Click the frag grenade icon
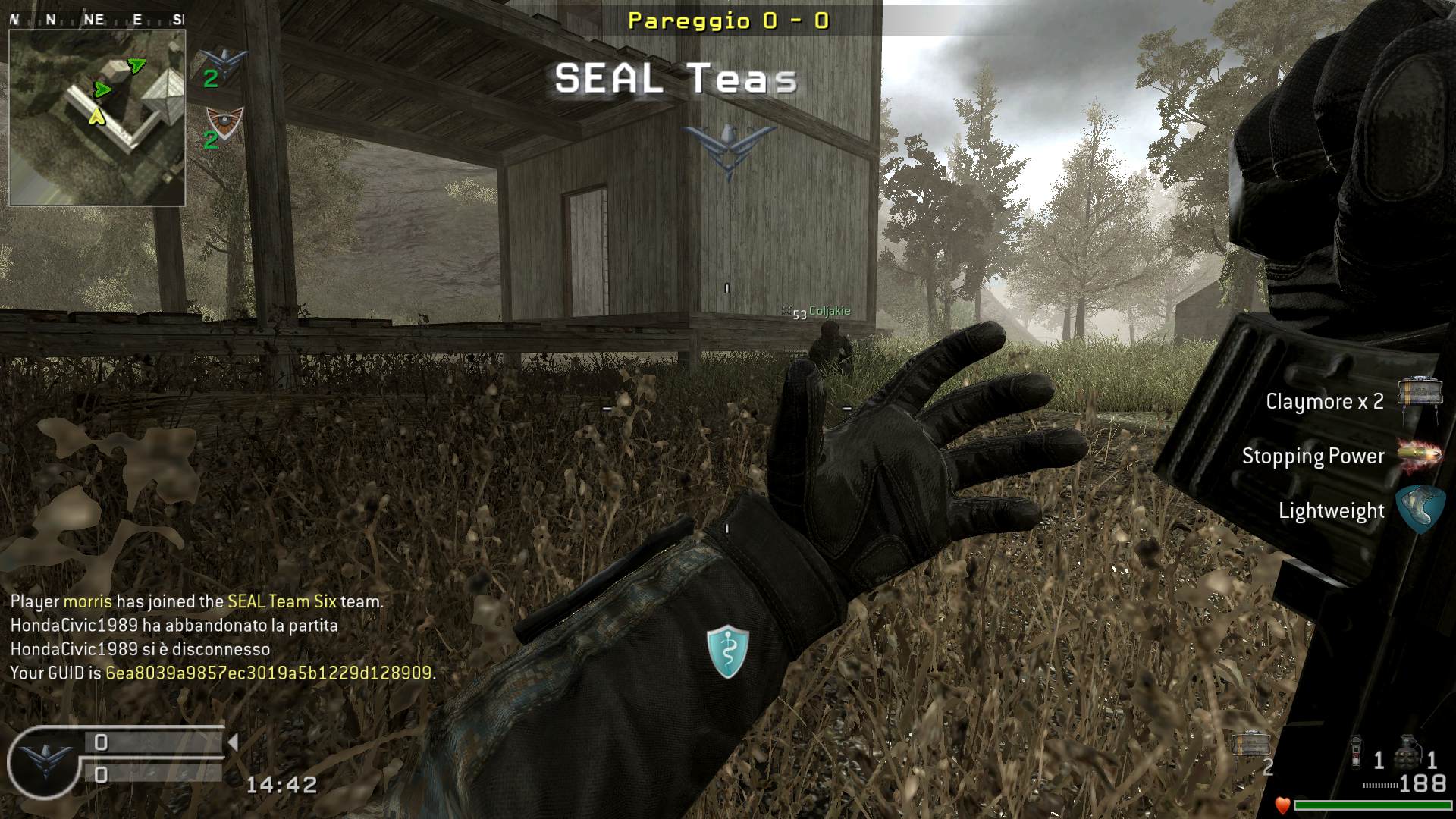This screenshot has height=819, width=1456. click(1408, 752)
